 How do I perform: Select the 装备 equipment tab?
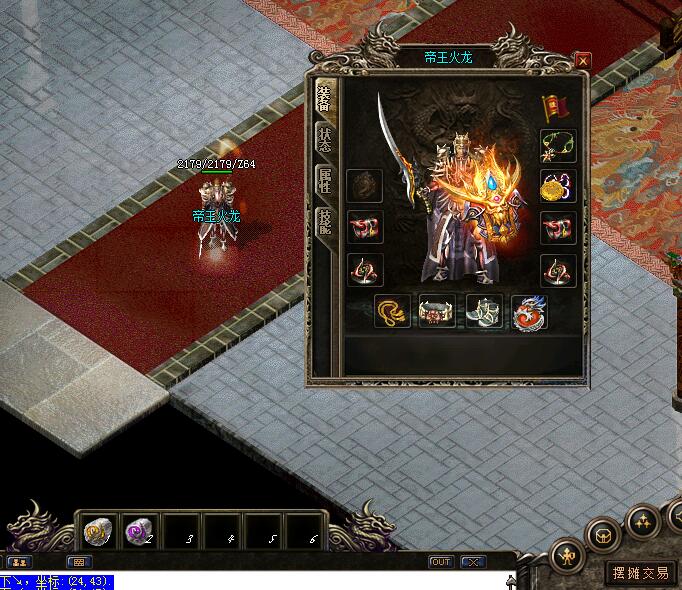click(325, 97)
